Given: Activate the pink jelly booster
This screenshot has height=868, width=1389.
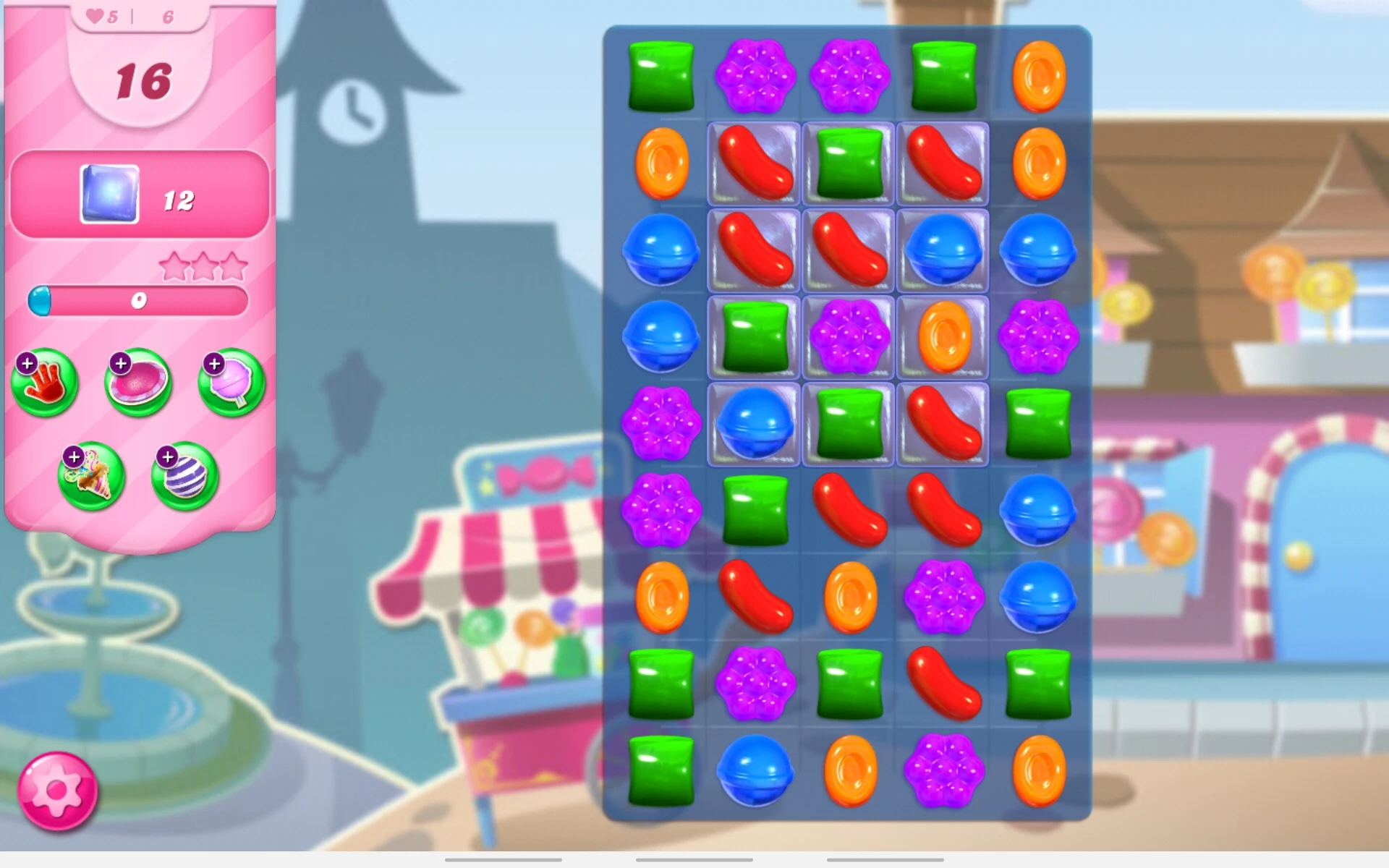Looking at the screenshot, I should [137, 383].
